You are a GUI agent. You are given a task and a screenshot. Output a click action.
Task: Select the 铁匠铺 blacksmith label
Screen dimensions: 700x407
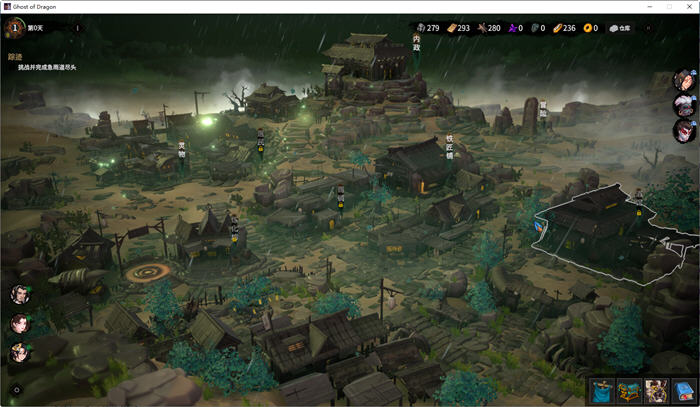(x=450, y=147)
